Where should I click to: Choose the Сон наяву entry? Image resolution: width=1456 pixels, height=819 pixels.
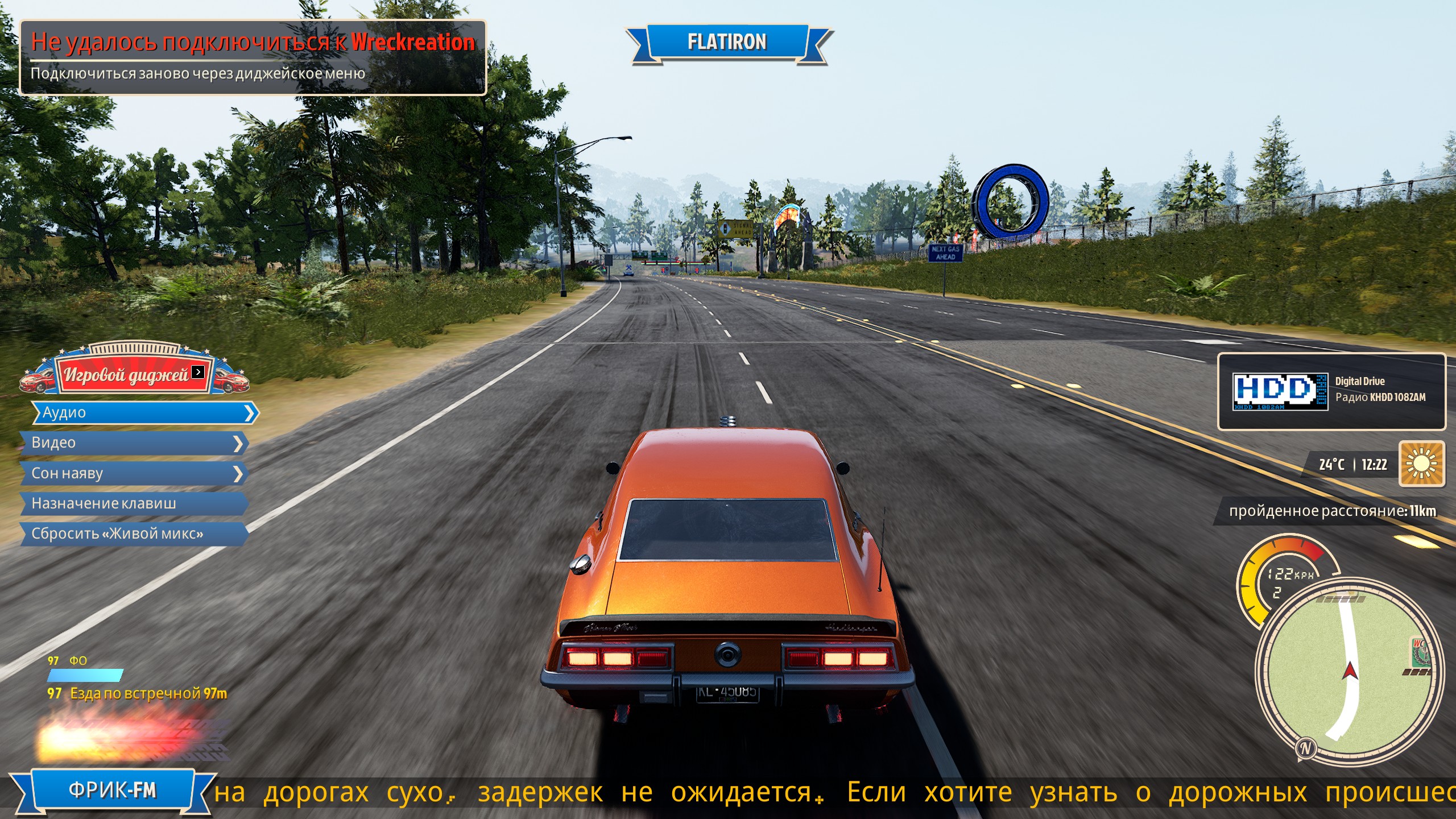coord(135,473)
